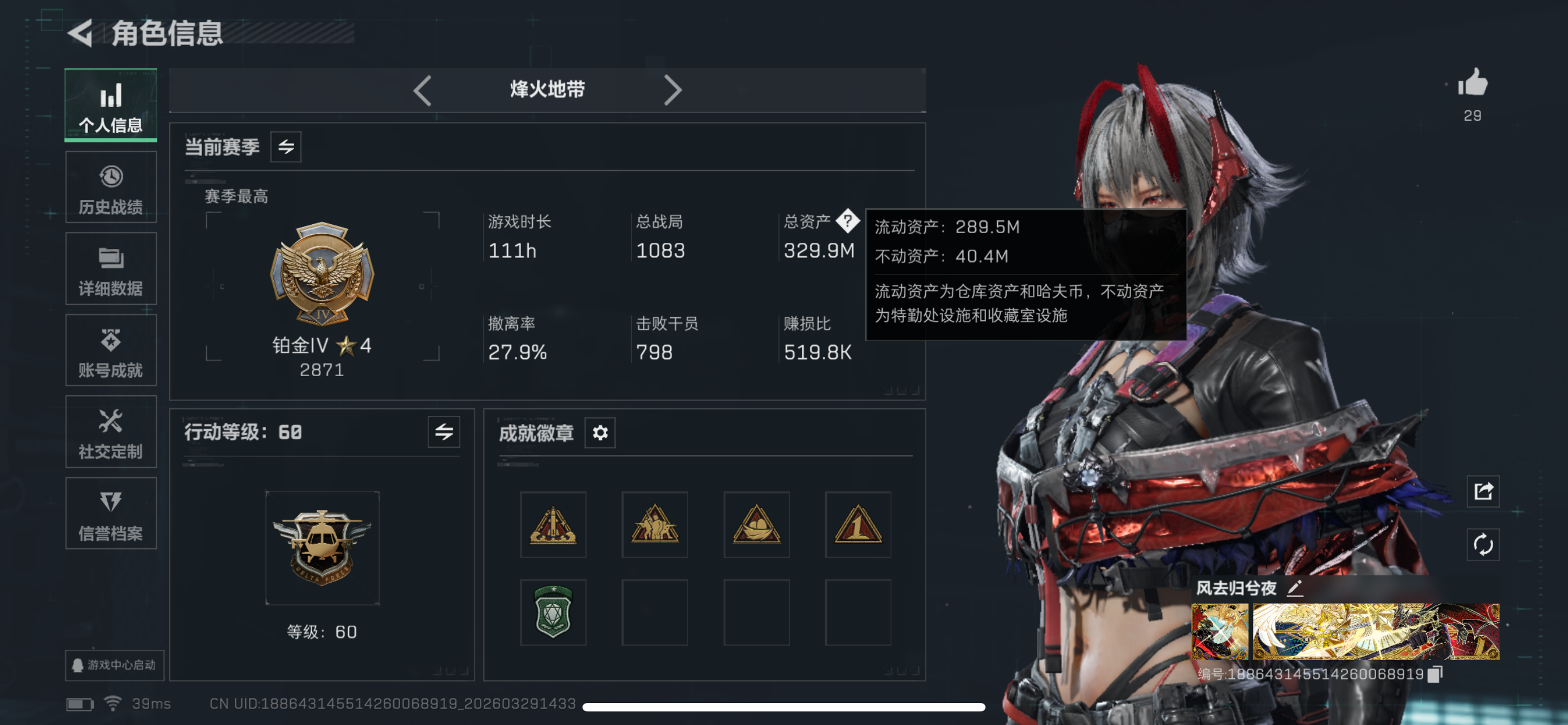Select the 个人信息 tab
This screenshot has width=1568, height=725.
(111, 104)
